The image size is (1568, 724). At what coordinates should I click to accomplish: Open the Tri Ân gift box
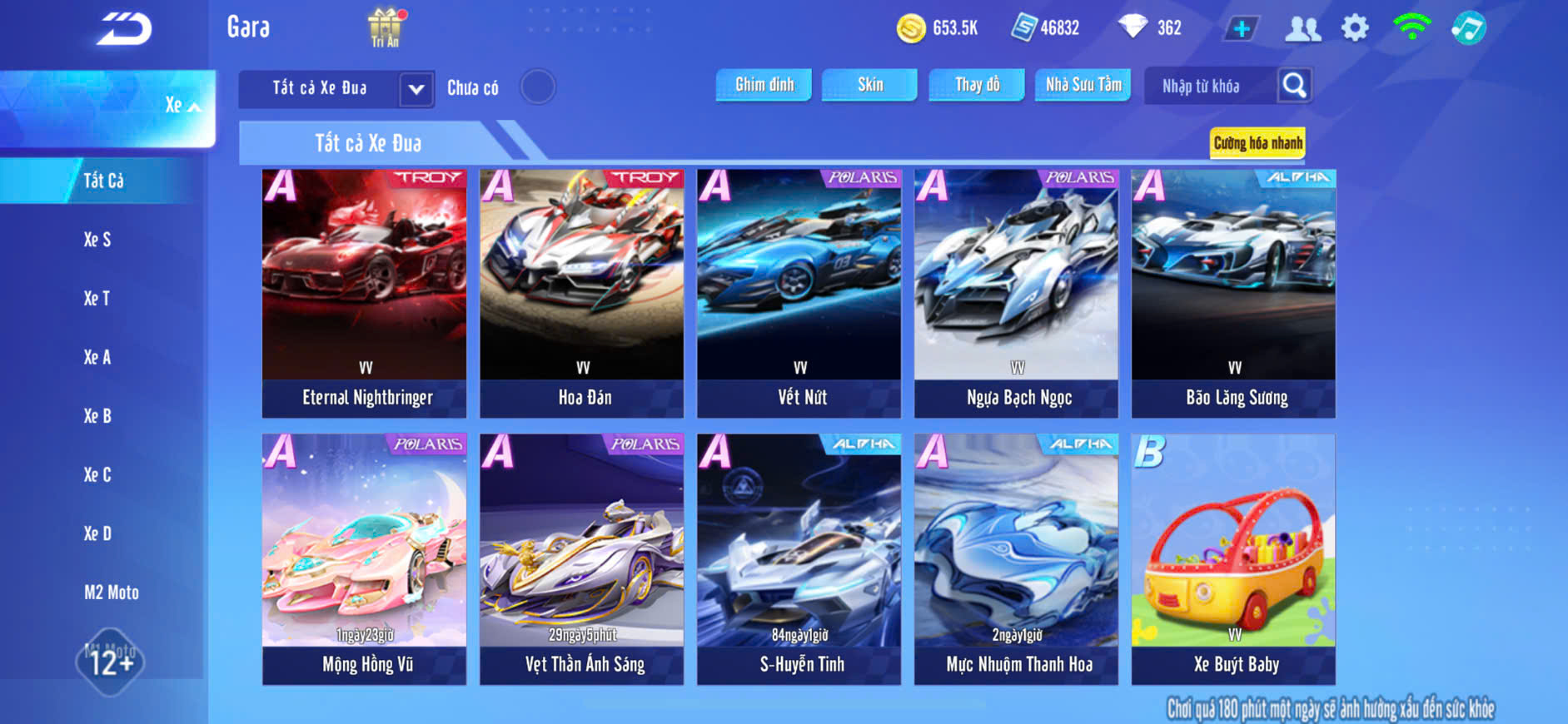[385, 27]
